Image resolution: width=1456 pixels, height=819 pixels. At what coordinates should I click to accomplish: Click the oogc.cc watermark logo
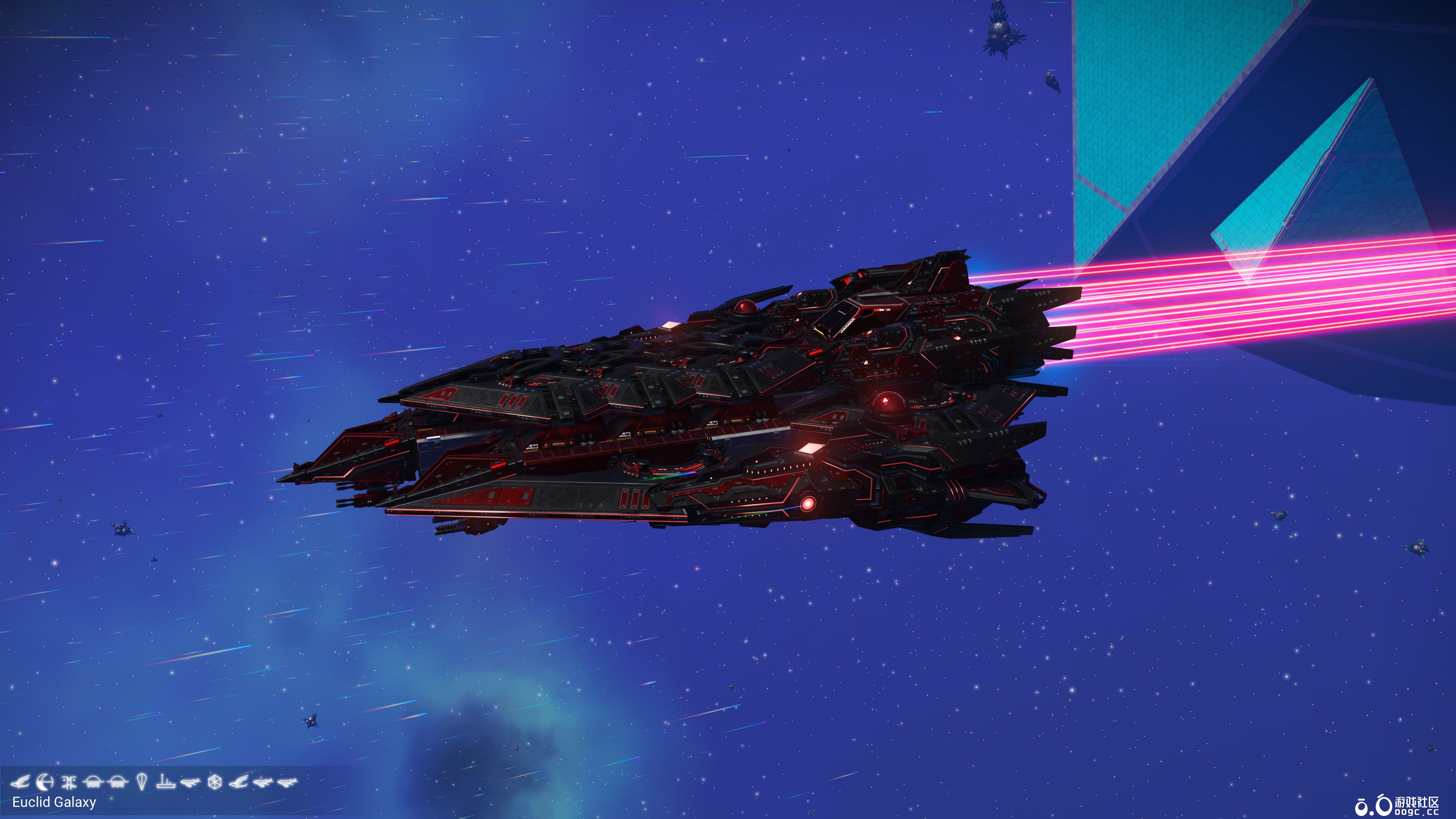(x=1373, y=805)
